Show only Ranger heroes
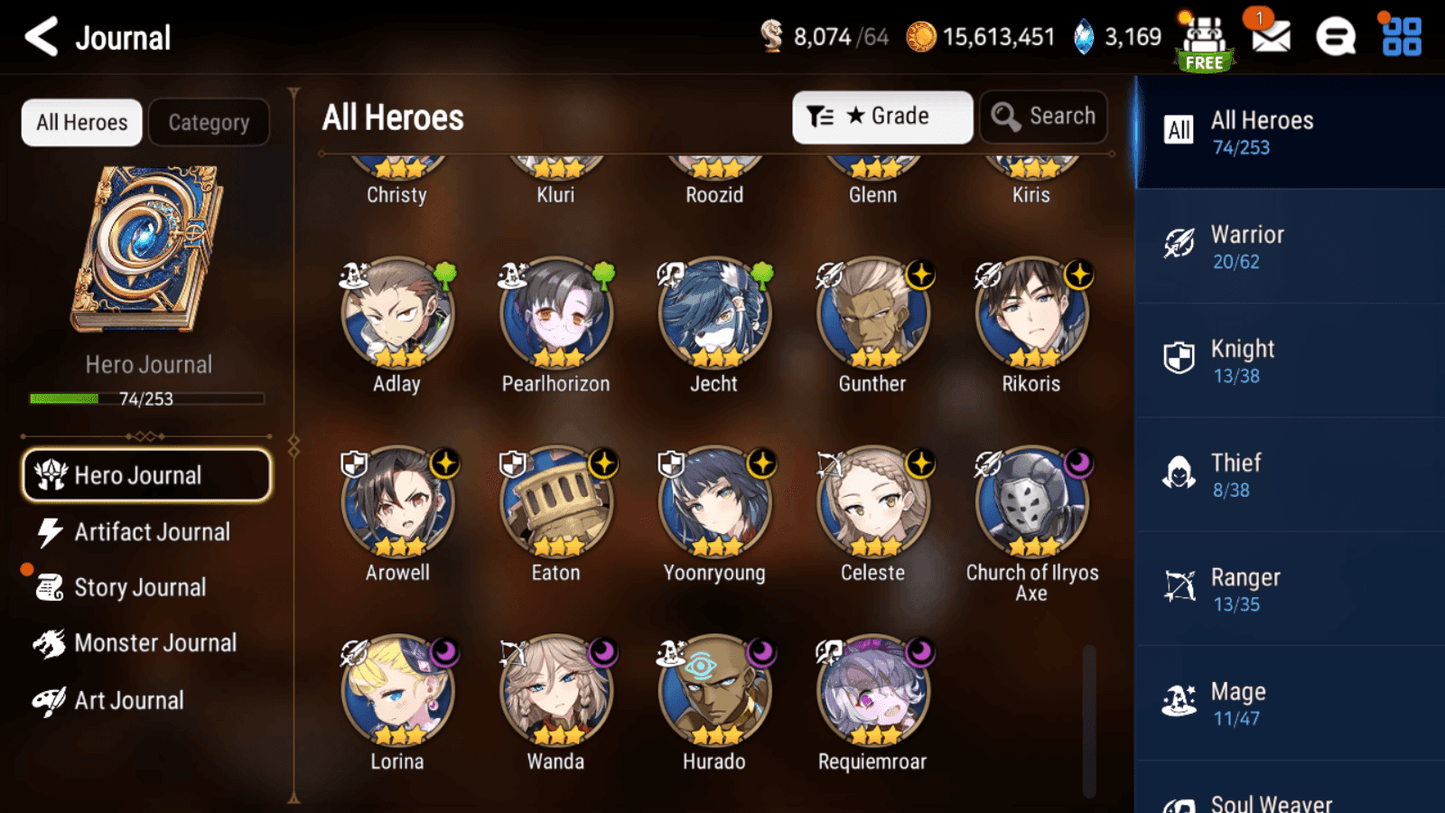1445x813 pixels. (x=1288, y=589)
